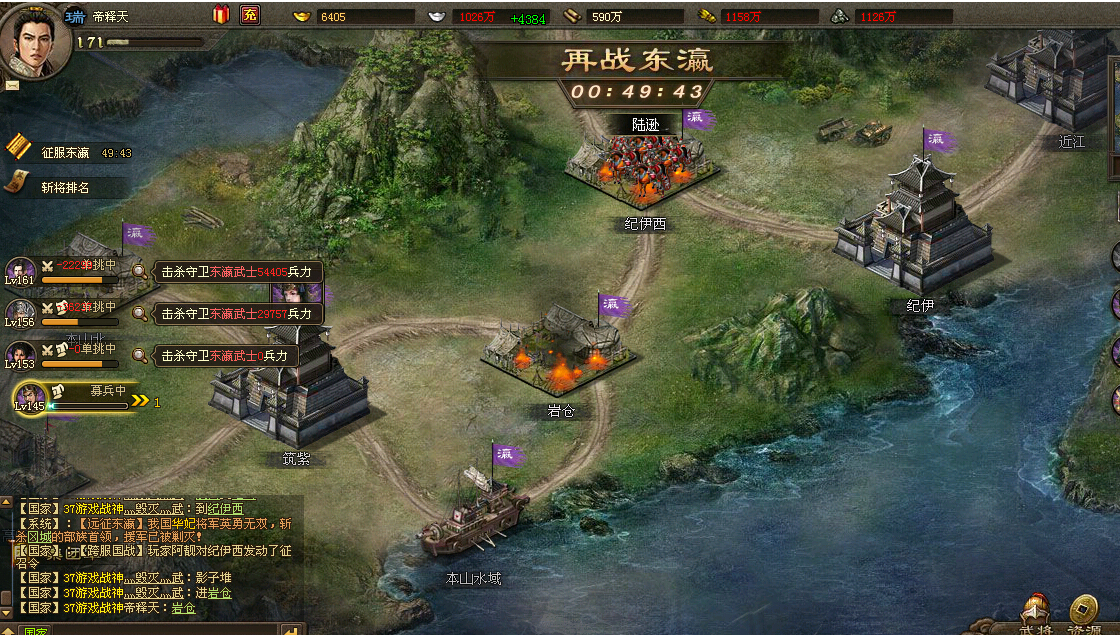Open the mail envelope under the portrait
The height and width of the screenshot is (635, 1120).
coord(12,86)
